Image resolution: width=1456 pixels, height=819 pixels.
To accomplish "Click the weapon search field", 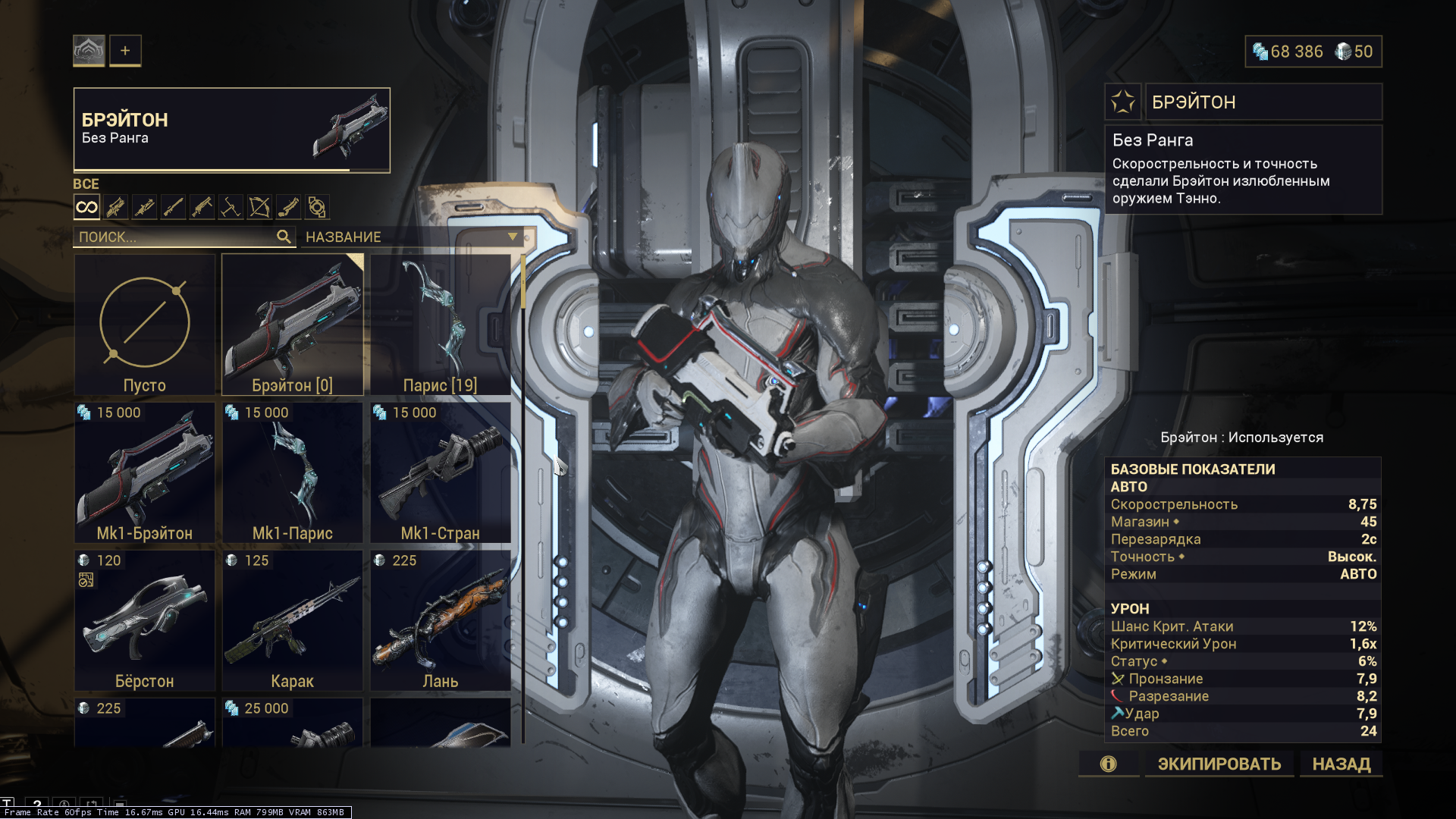I will (x=176, y=237).
